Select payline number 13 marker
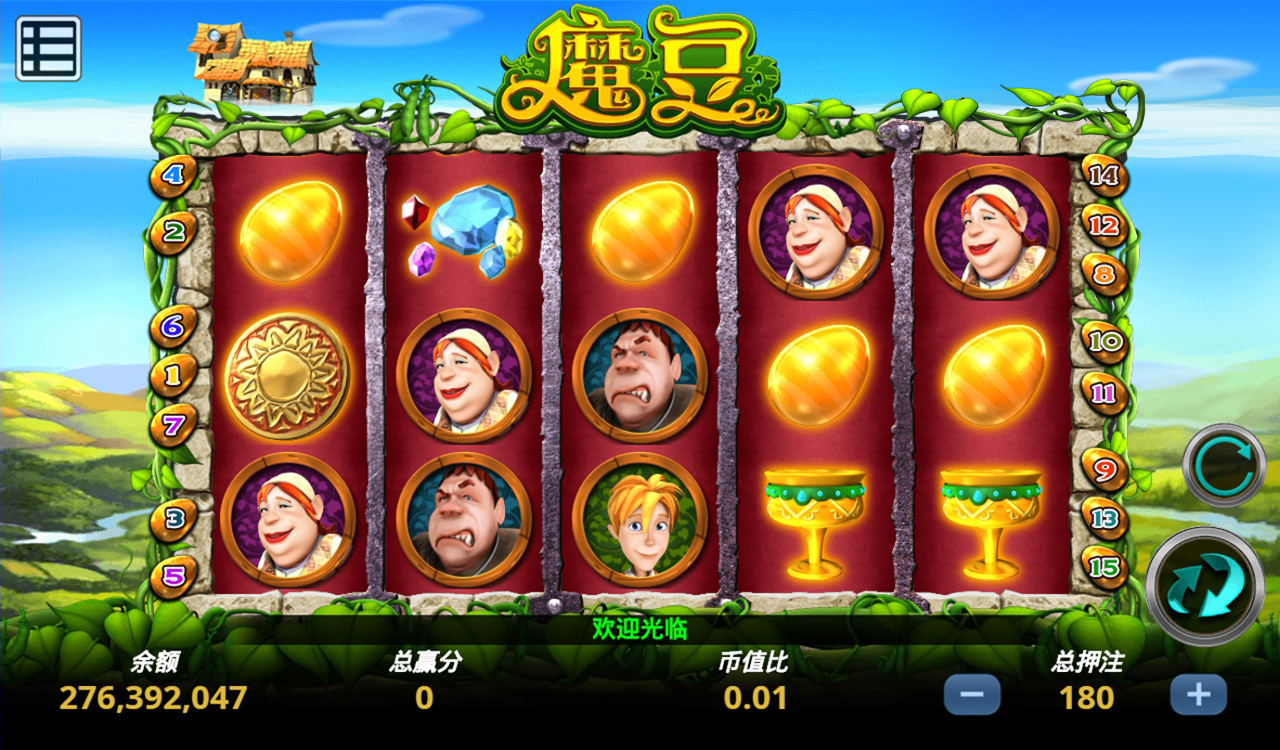The width and height of the screenshot is (1280, 750). click(x=1105, y=518)
